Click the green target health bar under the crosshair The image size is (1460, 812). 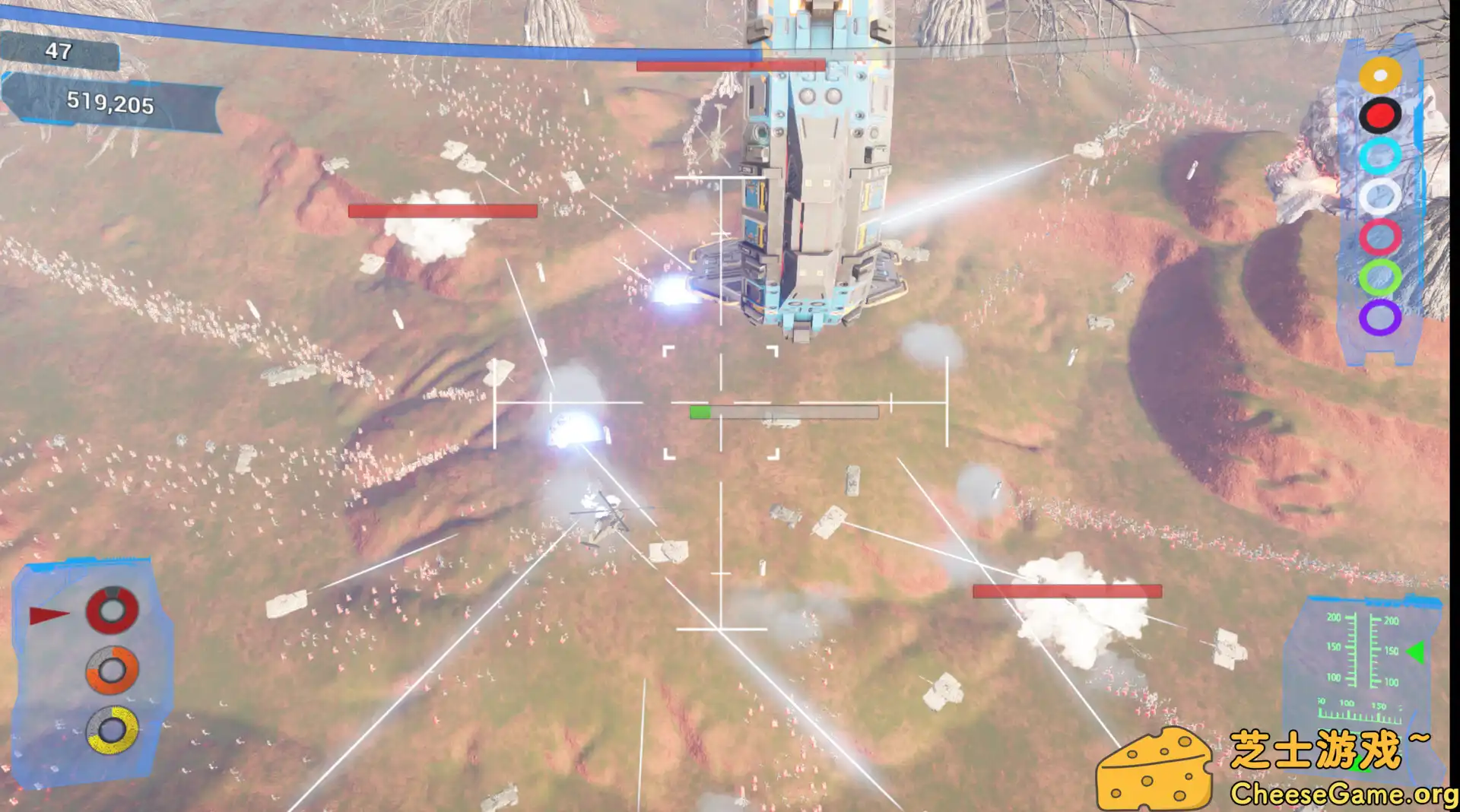click(701, 411)
